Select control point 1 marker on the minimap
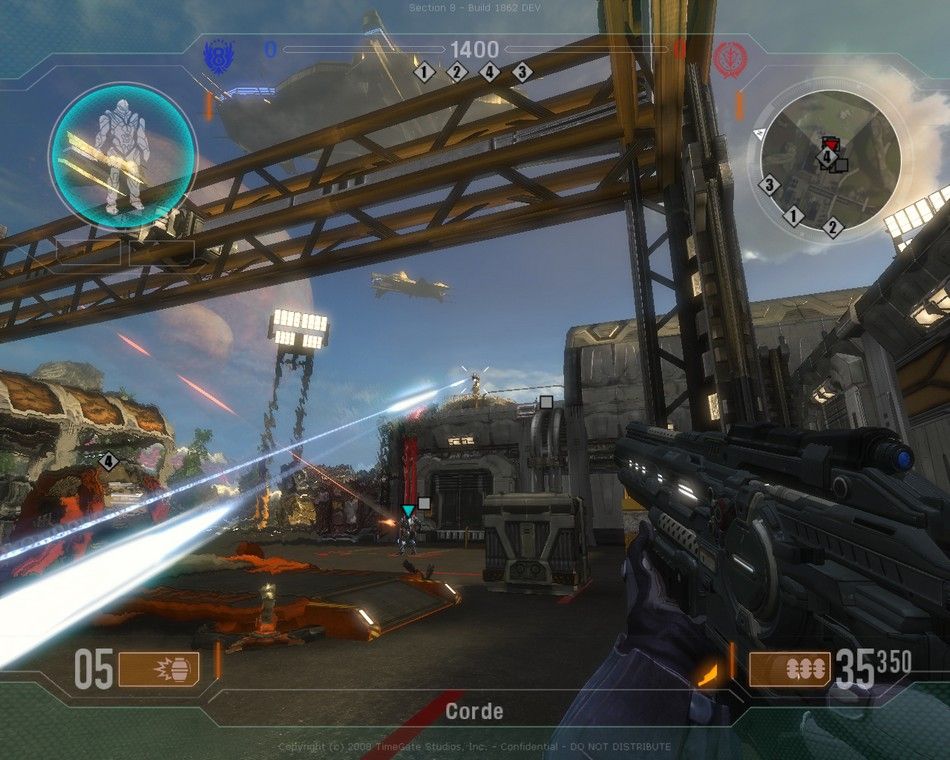 [x=793, y=216]
